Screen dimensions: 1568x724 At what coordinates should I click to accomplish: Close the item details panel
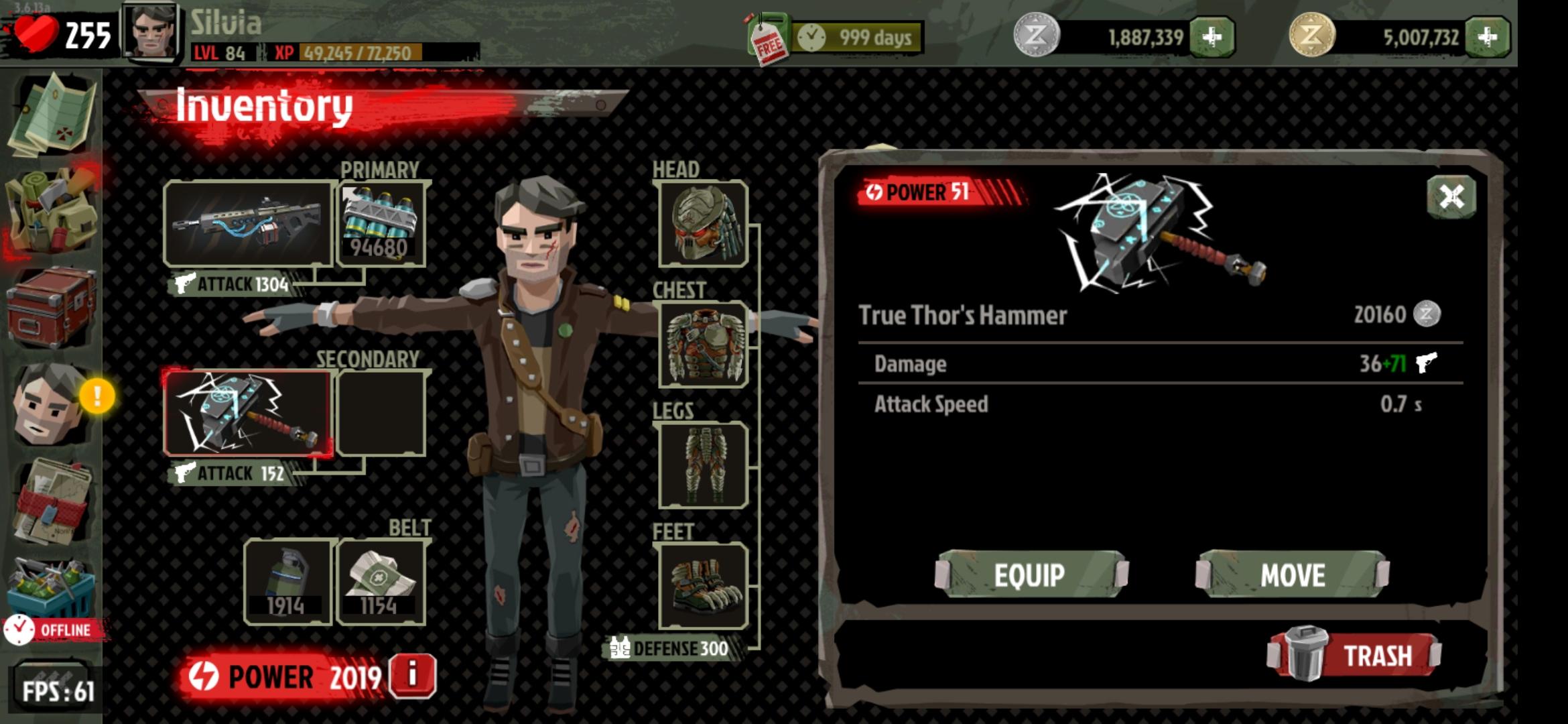tap(1451, 196)
